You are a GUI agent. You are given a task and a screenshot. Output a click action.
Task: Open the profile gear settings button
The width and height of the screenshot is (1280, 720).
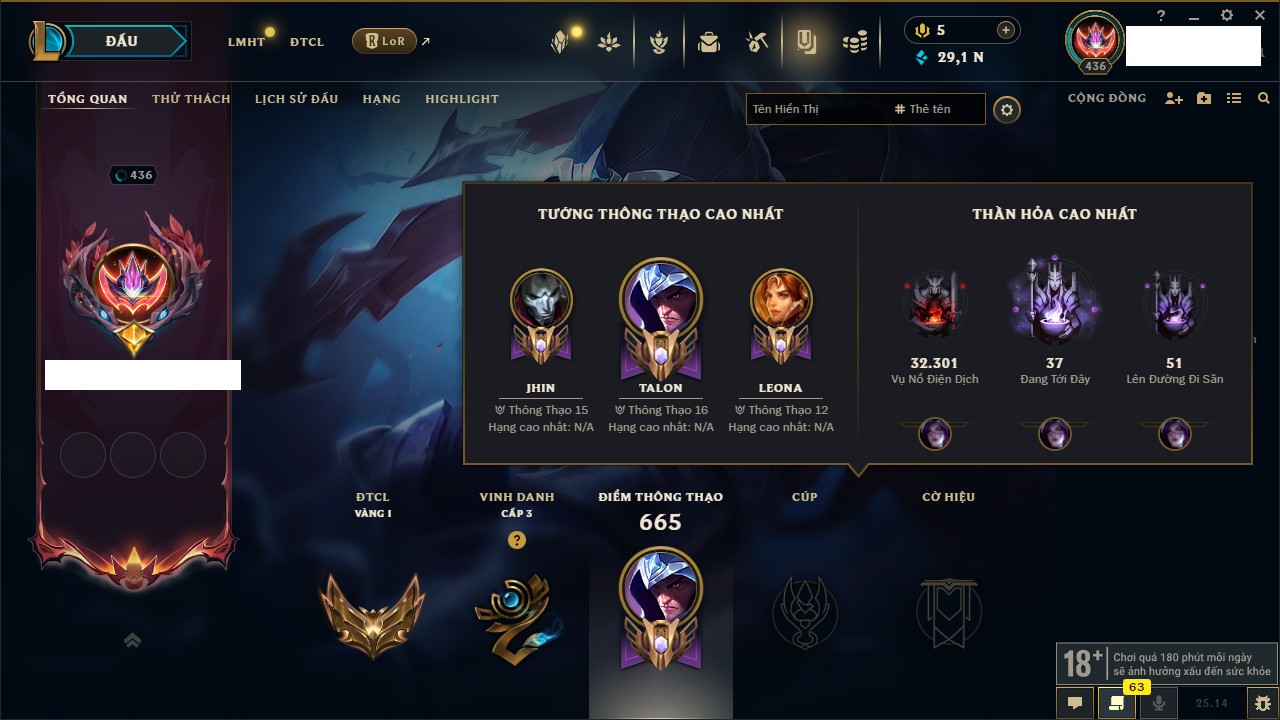point(1007,110)
